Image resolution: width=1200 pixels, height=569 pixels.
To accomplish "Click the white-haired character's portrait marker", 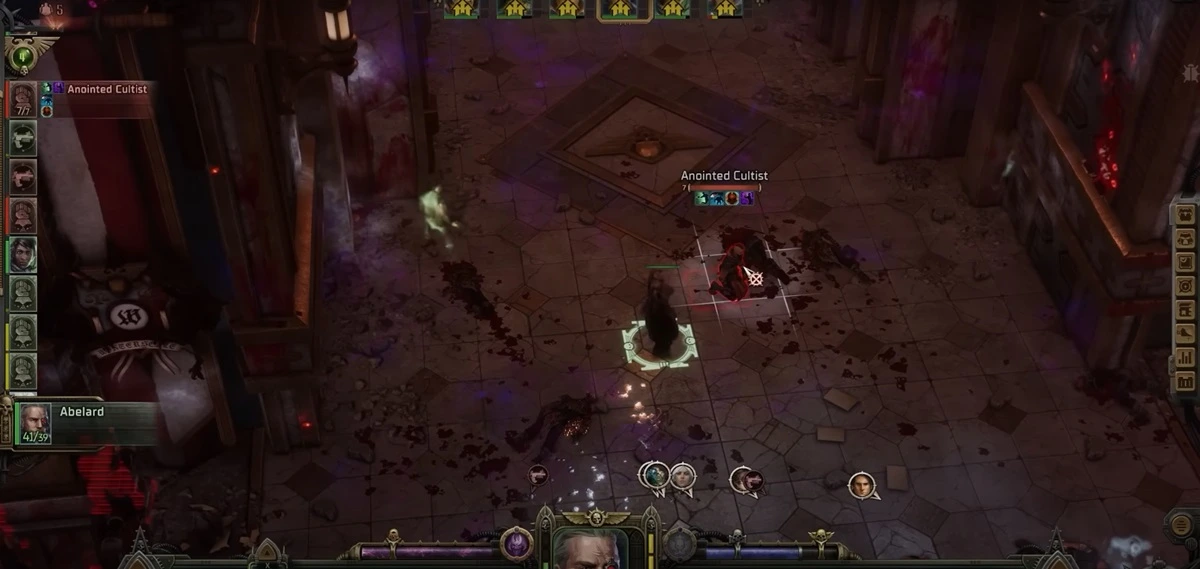I will pyautogui.click(x=682, y=476).
